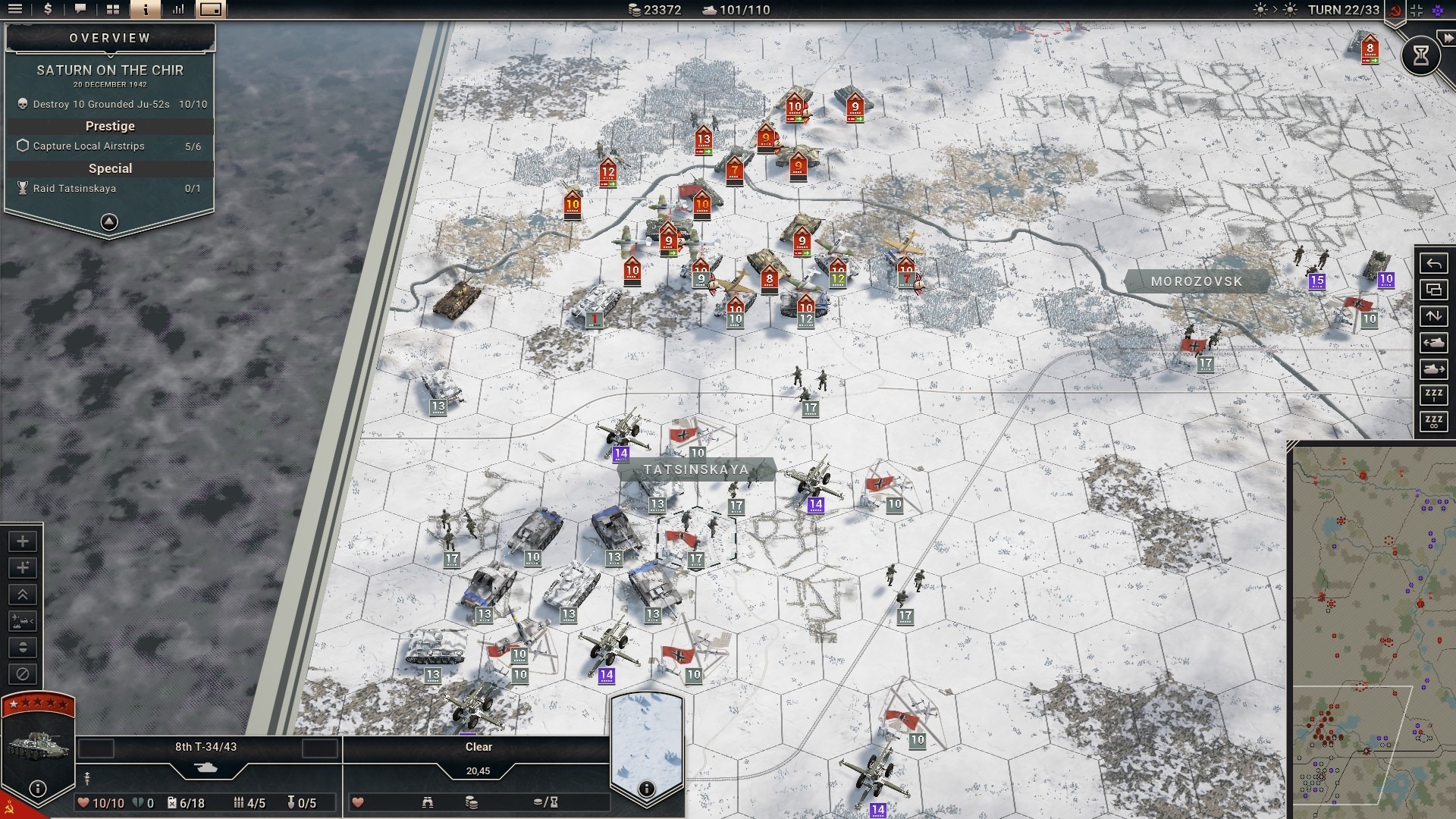Click the purple gear settings icon

[1438, 10]
